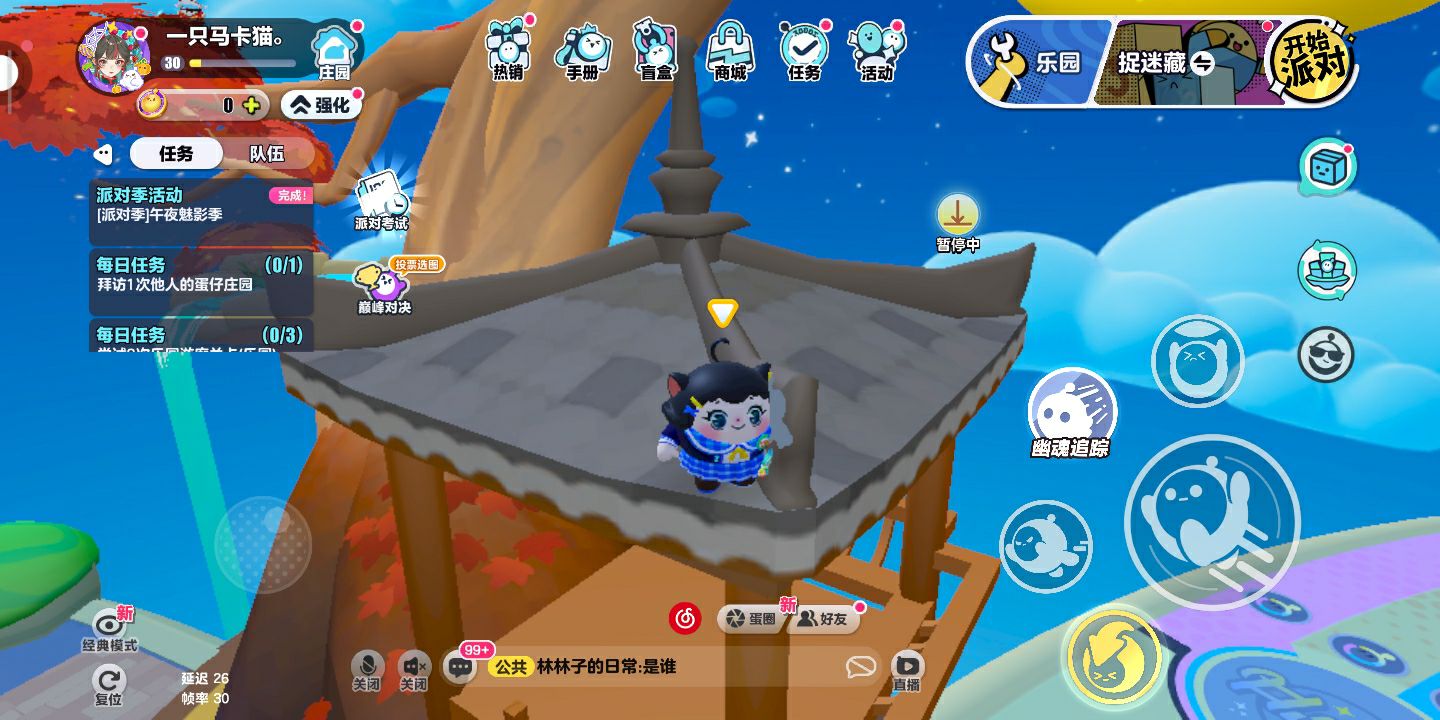Viewport: 1440px width, 720px height.
Task: Select the 乐园 park mode
Action: click(x=1040, y=62)
